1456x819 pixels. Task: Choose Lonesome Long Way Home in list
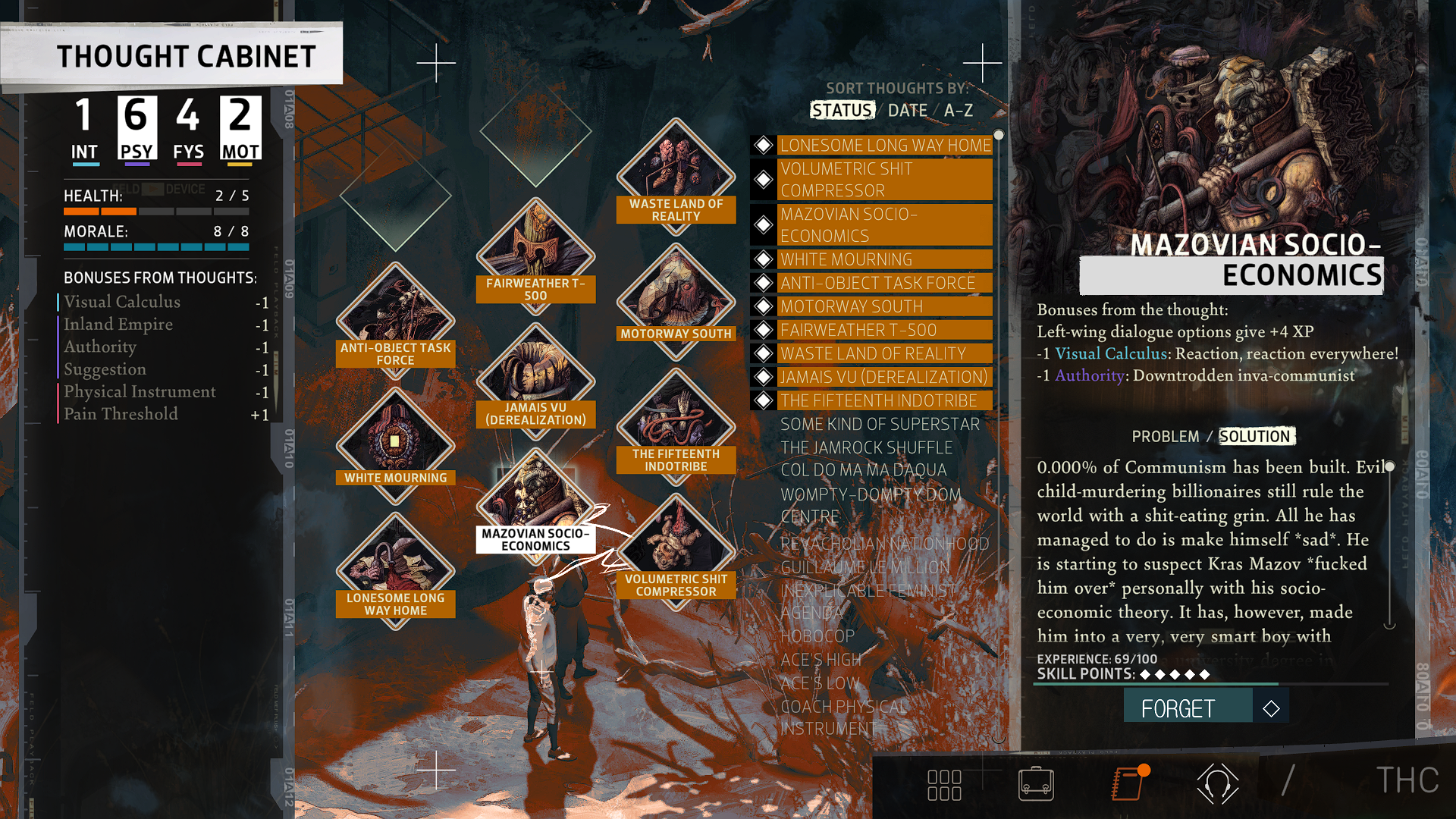pyautogui.click(x=884, y=145)
